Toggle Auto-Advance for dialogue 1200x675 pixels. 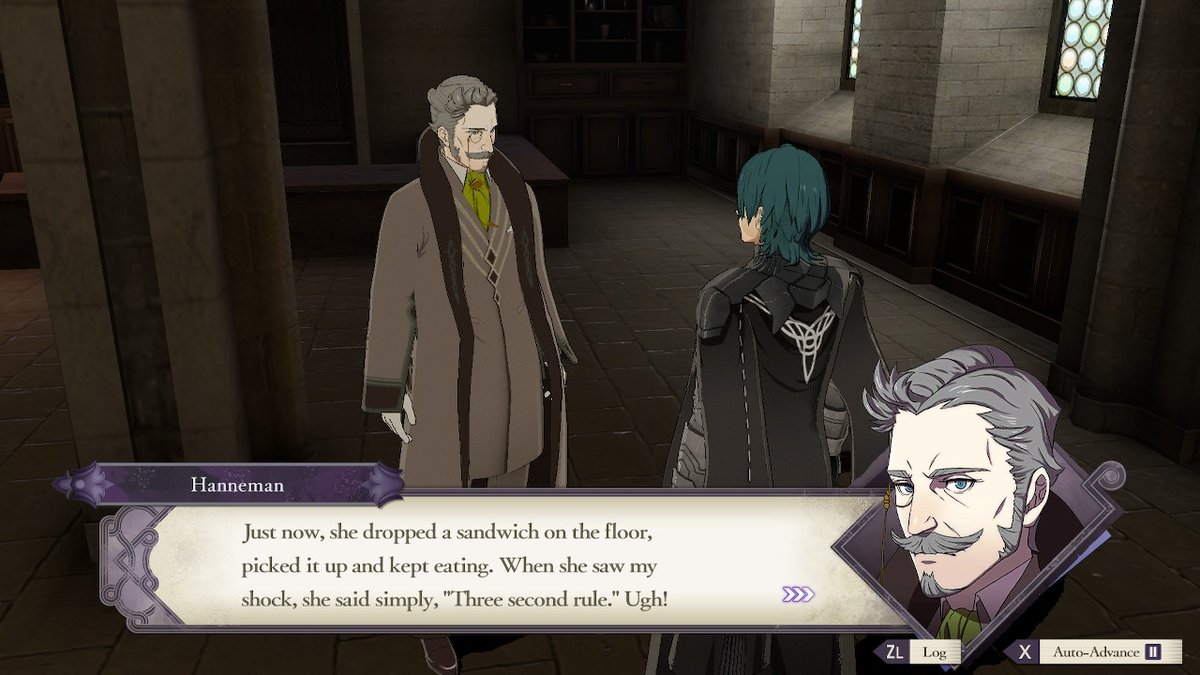point(1101,652)
